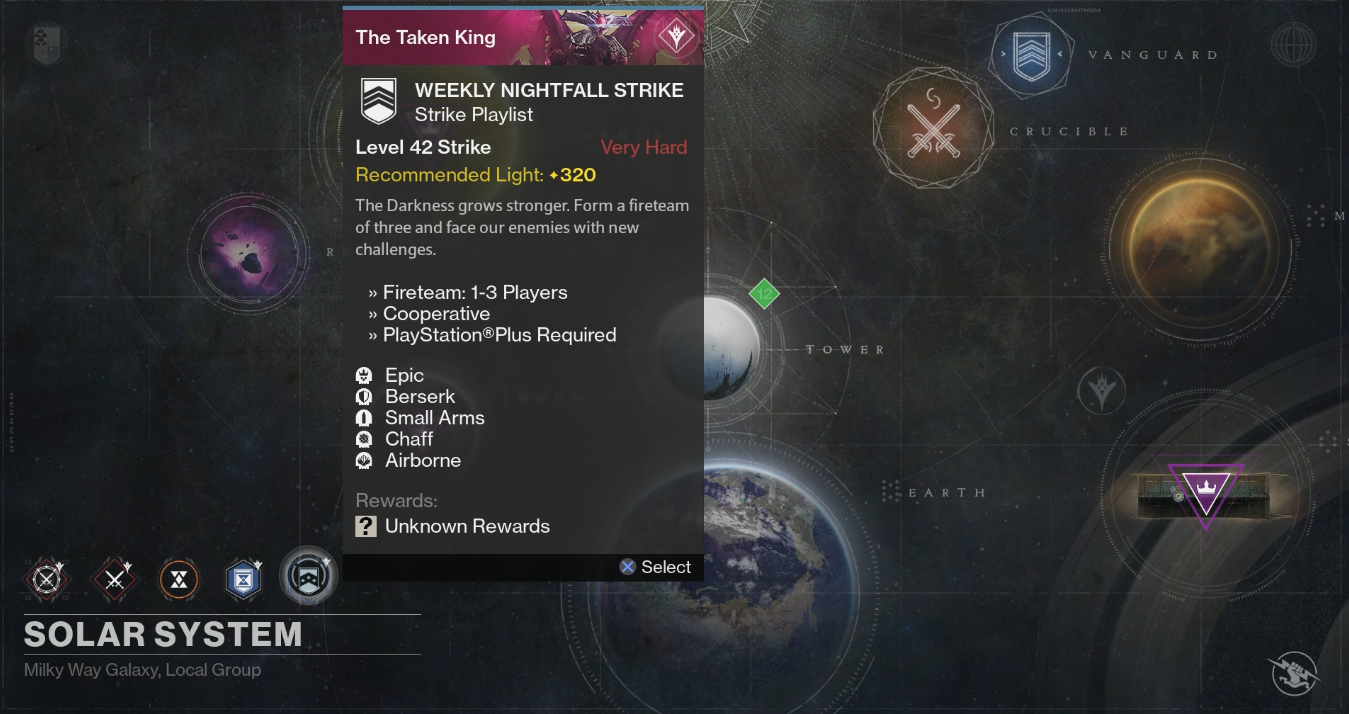Open the wireframe globe icon

(1293, 44)
